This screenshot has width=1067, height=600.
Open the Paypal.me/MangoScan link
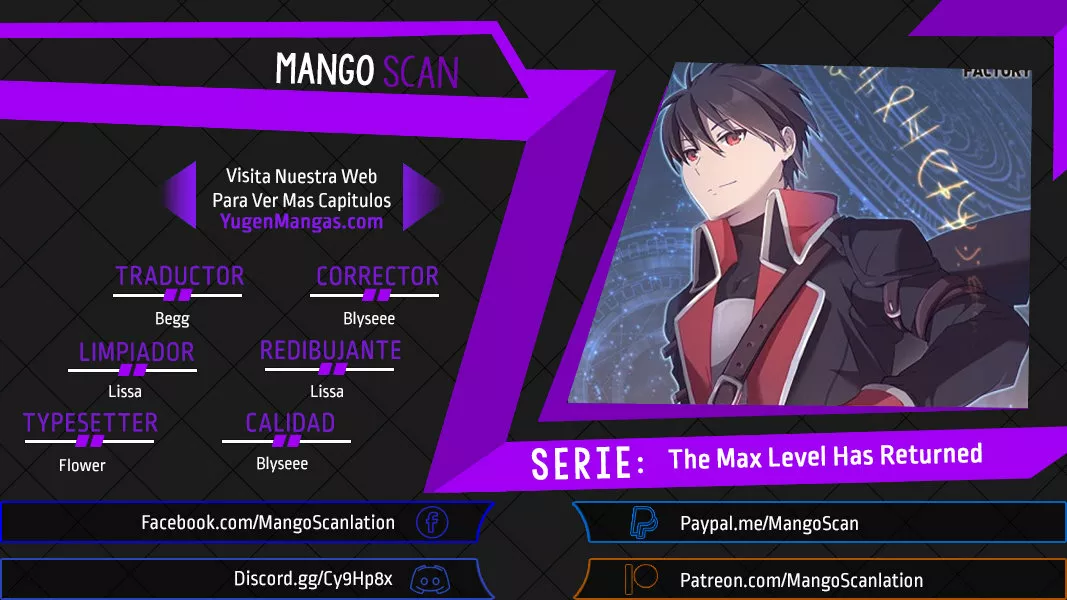tap(768, 523)
